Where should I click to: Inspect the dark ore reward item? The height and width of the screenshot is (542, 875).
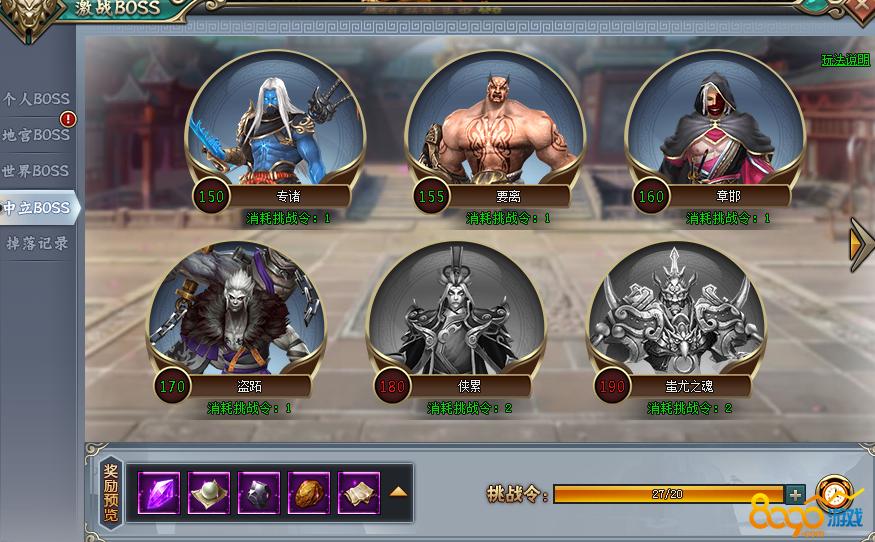pyautogui.click(x=259, y=492)
